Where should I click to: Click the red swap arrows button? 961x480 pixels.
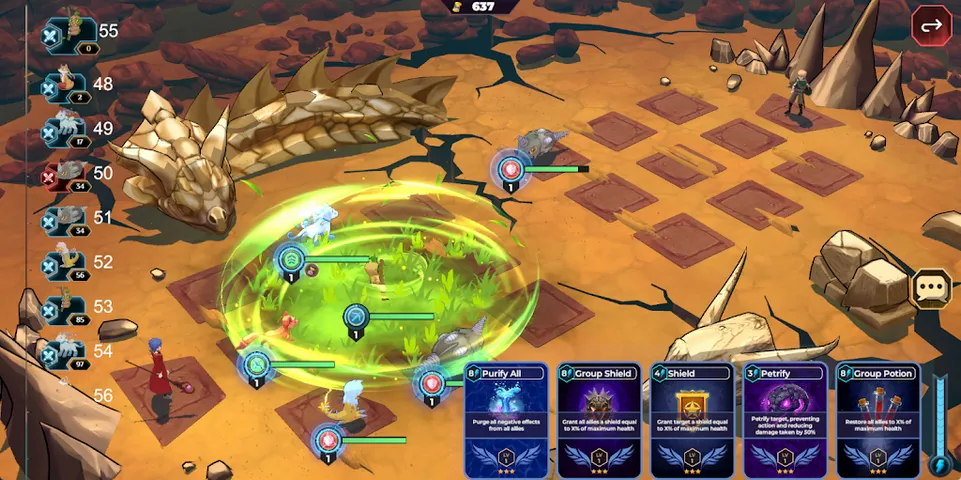click(x=931, y=26)
